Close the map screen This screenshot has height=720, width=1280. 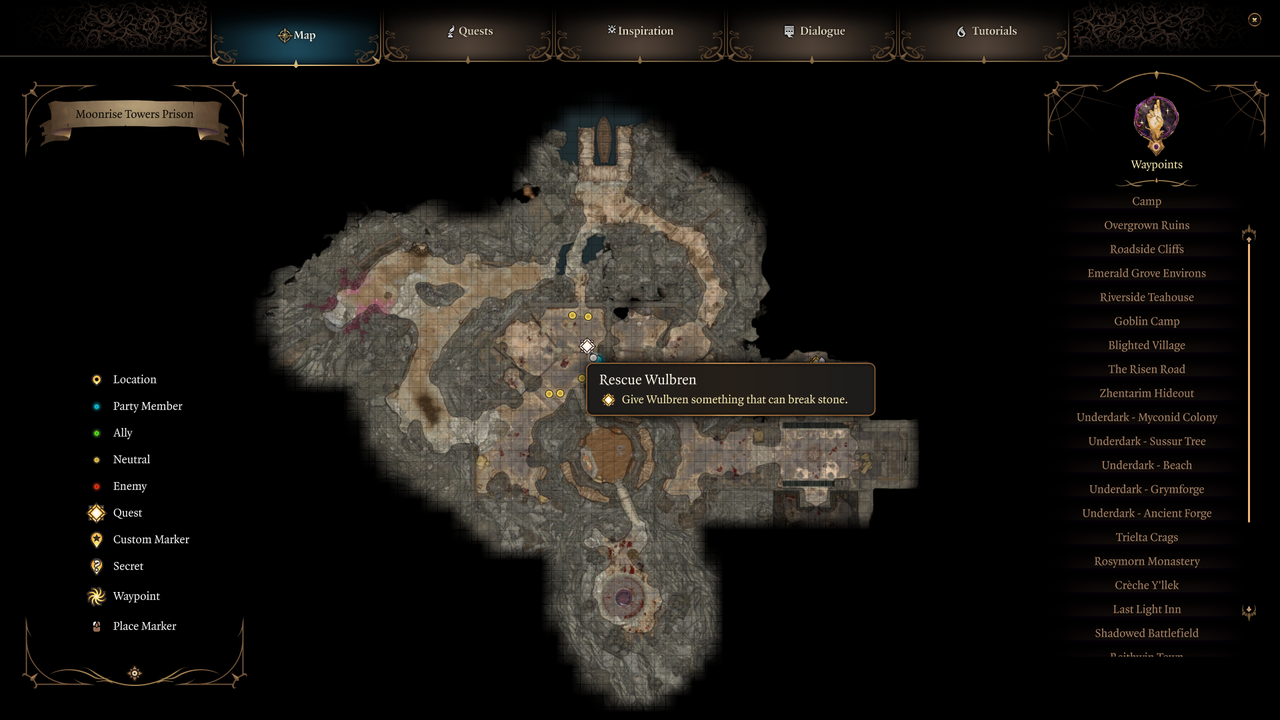[1254, 19]
